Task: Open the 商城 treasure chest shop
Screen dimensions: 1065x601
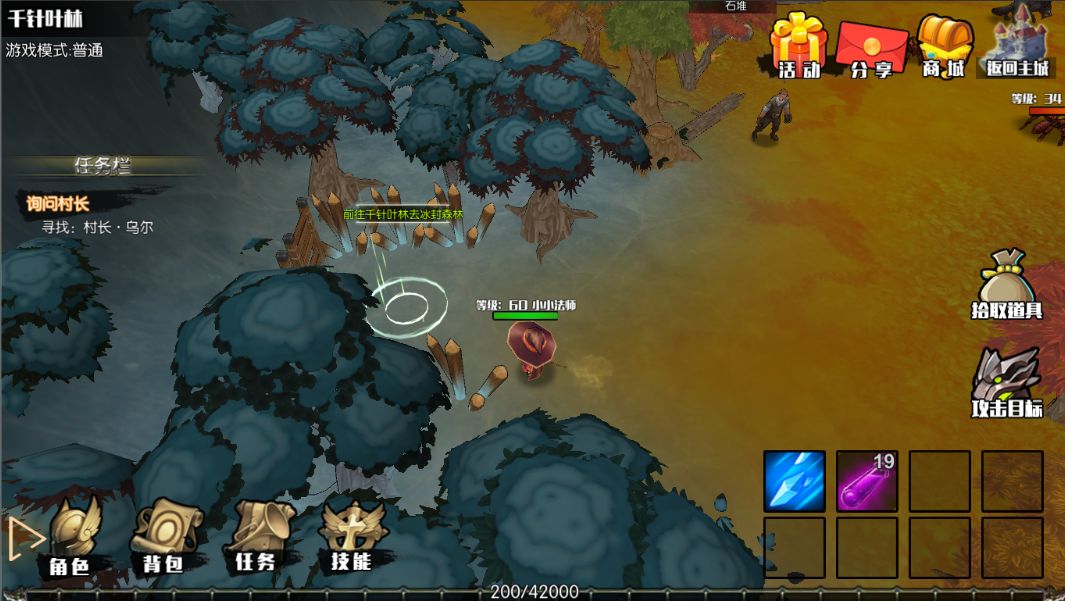Action: pyautogui.click(x=944, y=46)
